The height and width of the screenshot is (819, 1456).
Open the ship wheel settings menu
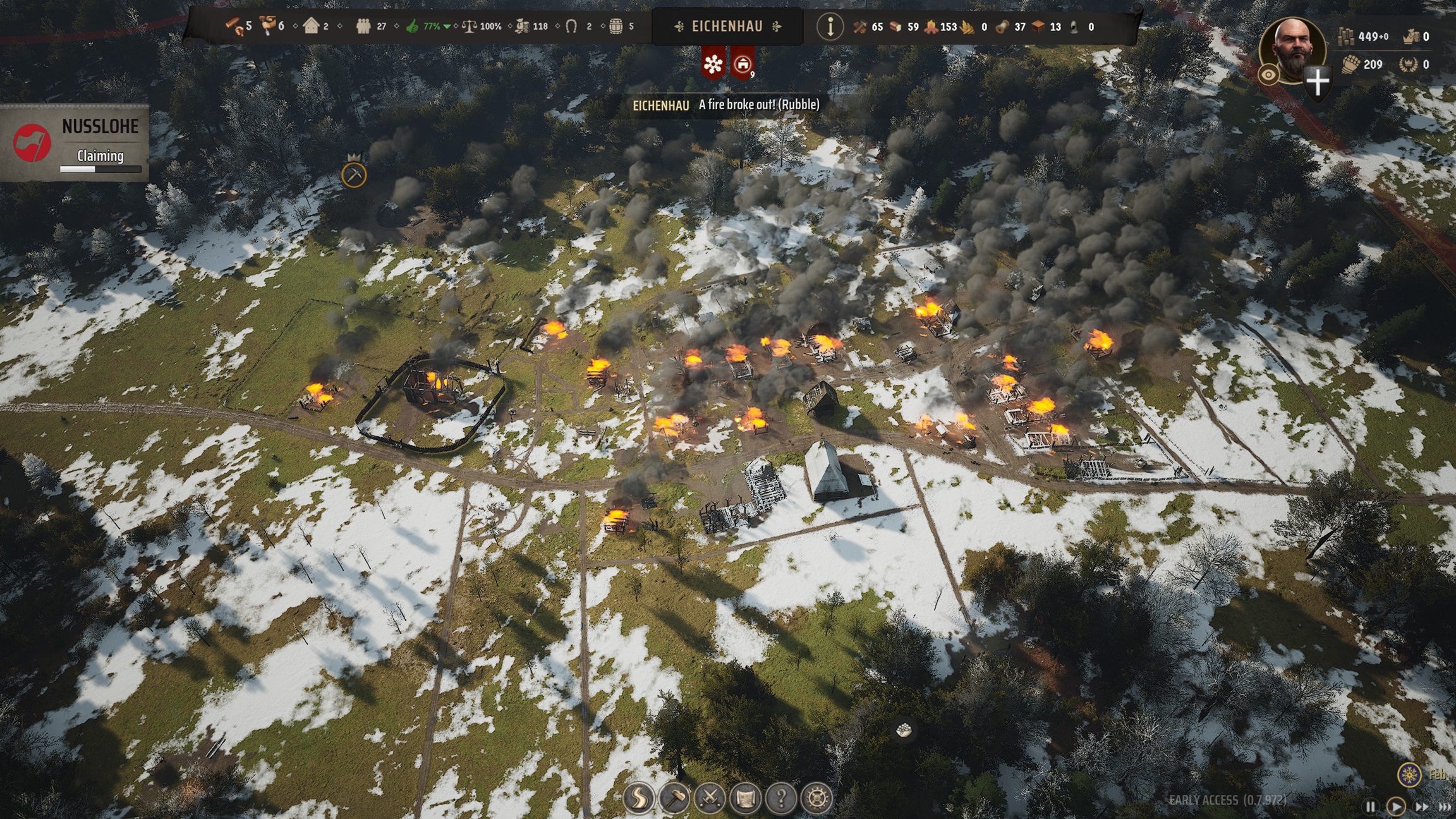(x=816, y=798)
